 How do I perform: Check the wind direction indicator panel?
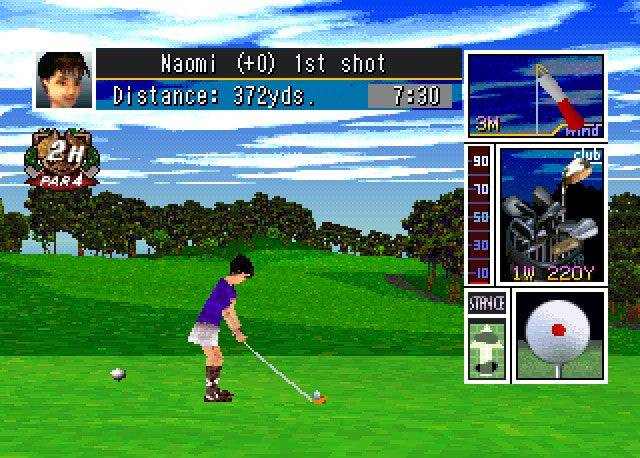coord(535,97)
